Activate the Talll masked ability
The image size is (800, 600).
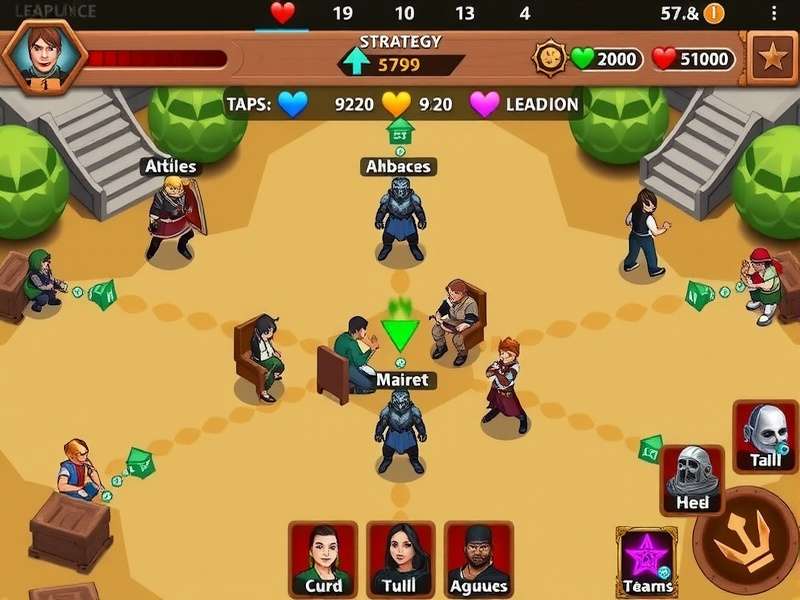[x=765, y=436]
